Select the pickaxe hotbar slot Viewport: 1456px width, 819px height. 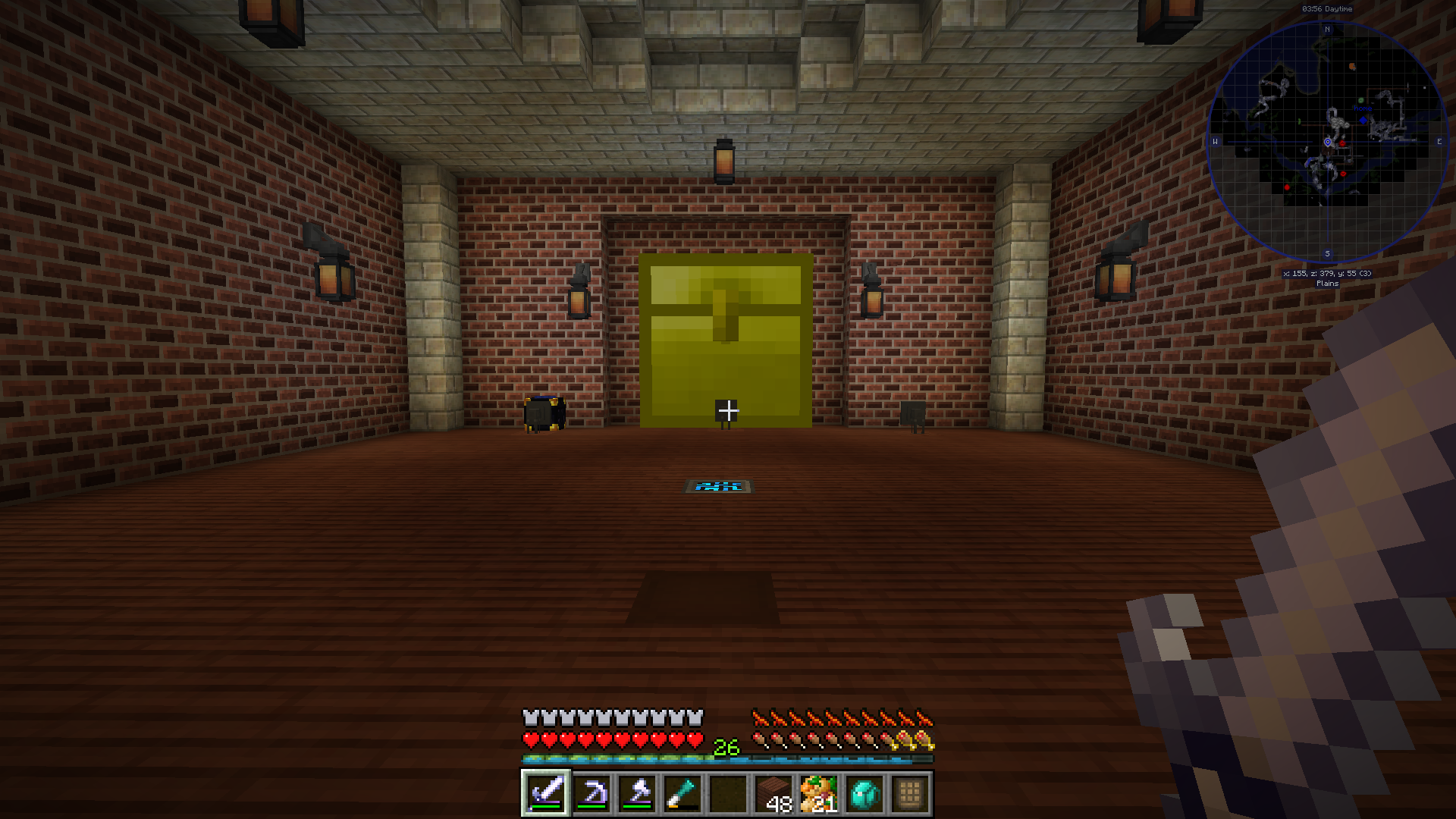tap(591, 793)
